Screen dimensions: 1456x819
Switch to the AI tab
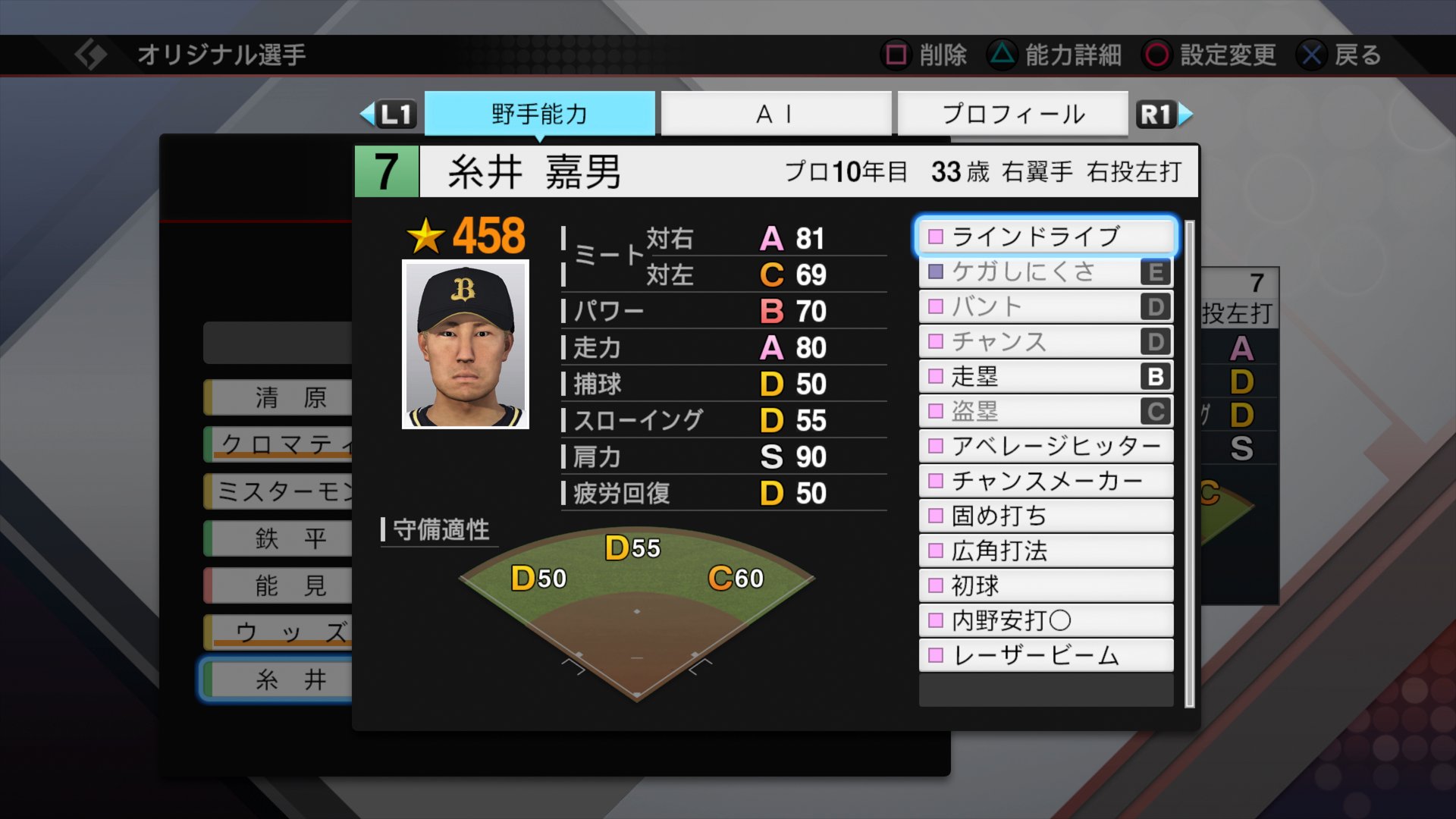point(776,114)
